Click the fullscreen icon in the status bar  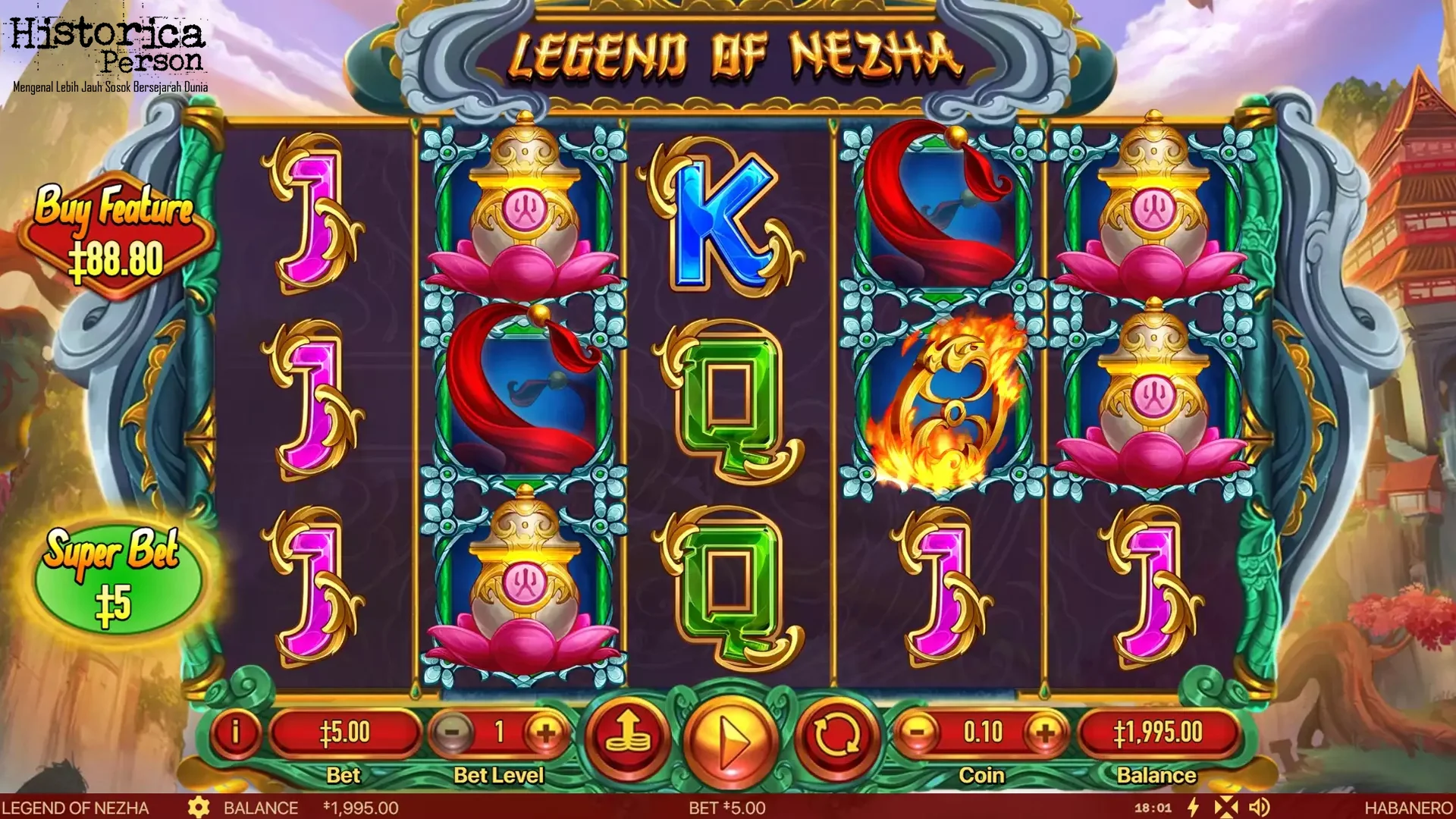coord(1226,808)
